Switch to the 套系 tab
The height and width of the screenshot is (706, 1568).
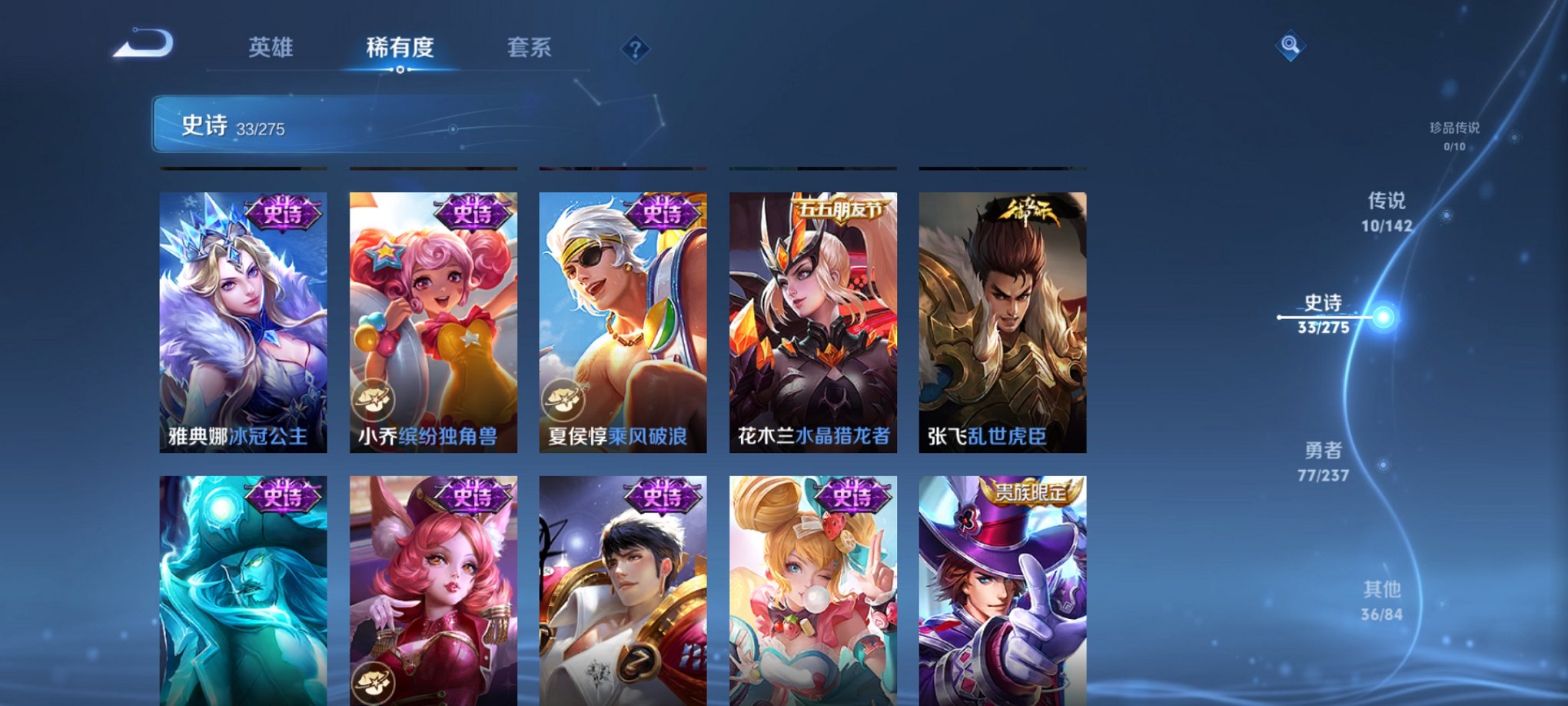(x=533, y=48)
